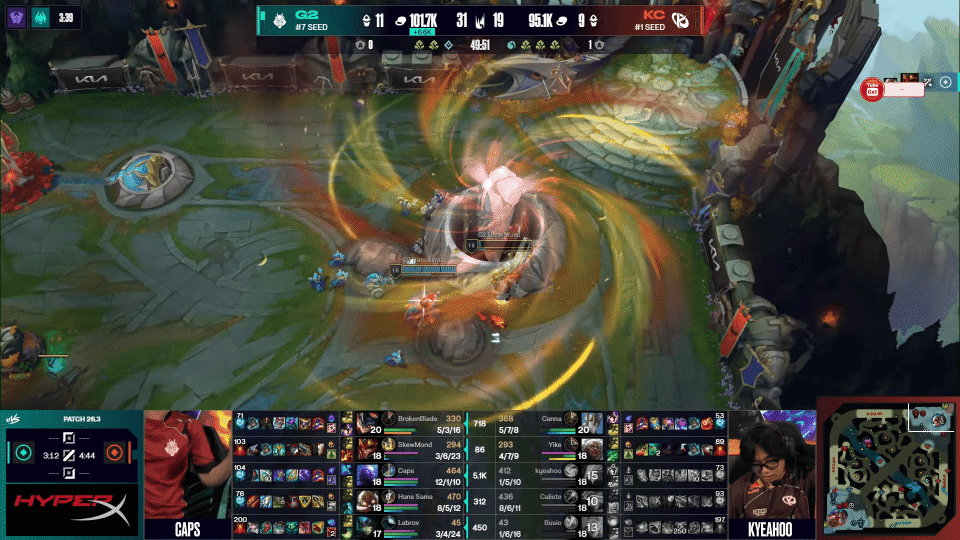Click the purple Baron buff timer icon
Image resolution: width=960 pixels, height=540 pixels.
pos(17,17)
